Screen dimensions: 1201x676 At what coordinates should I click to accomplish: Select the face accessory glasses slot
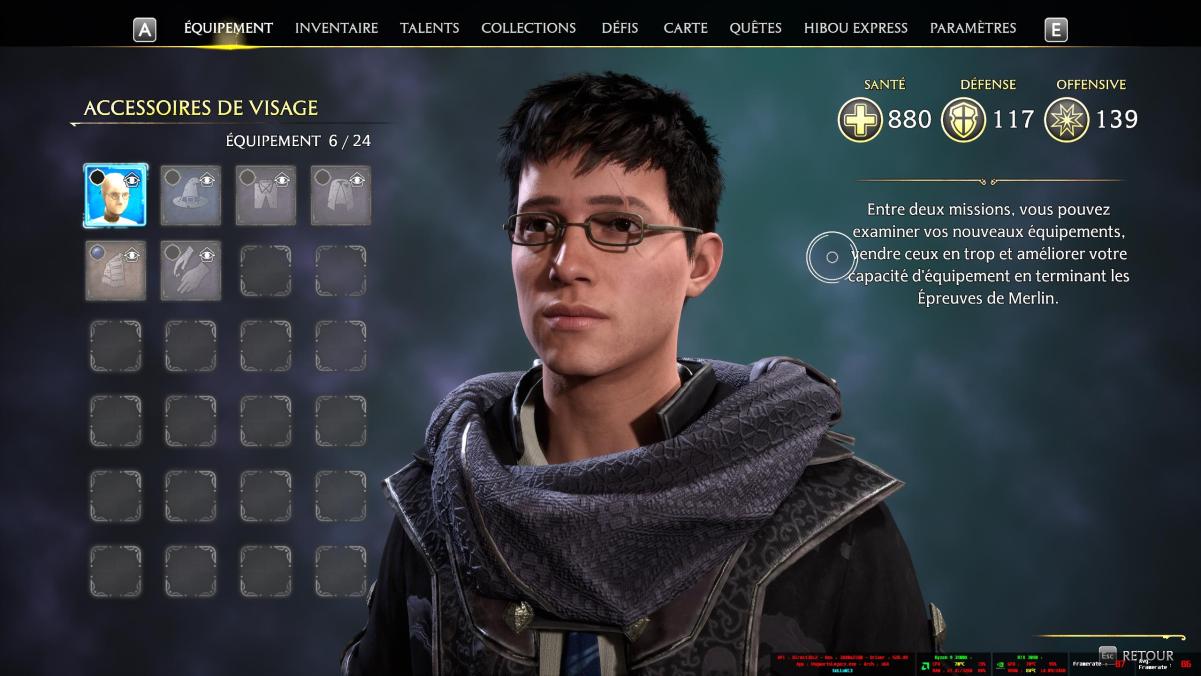(115, 196)
